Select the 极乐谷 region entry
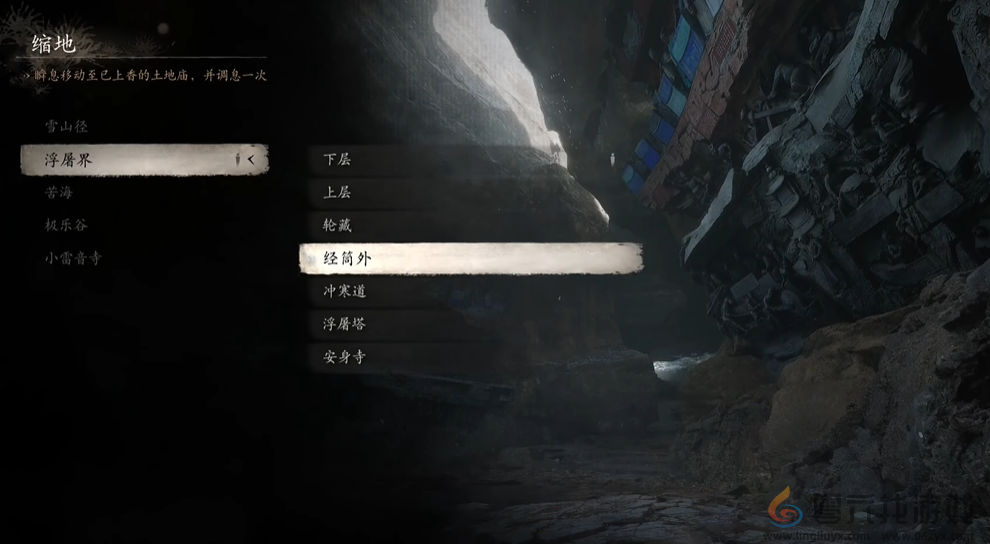 coord(66,225)
